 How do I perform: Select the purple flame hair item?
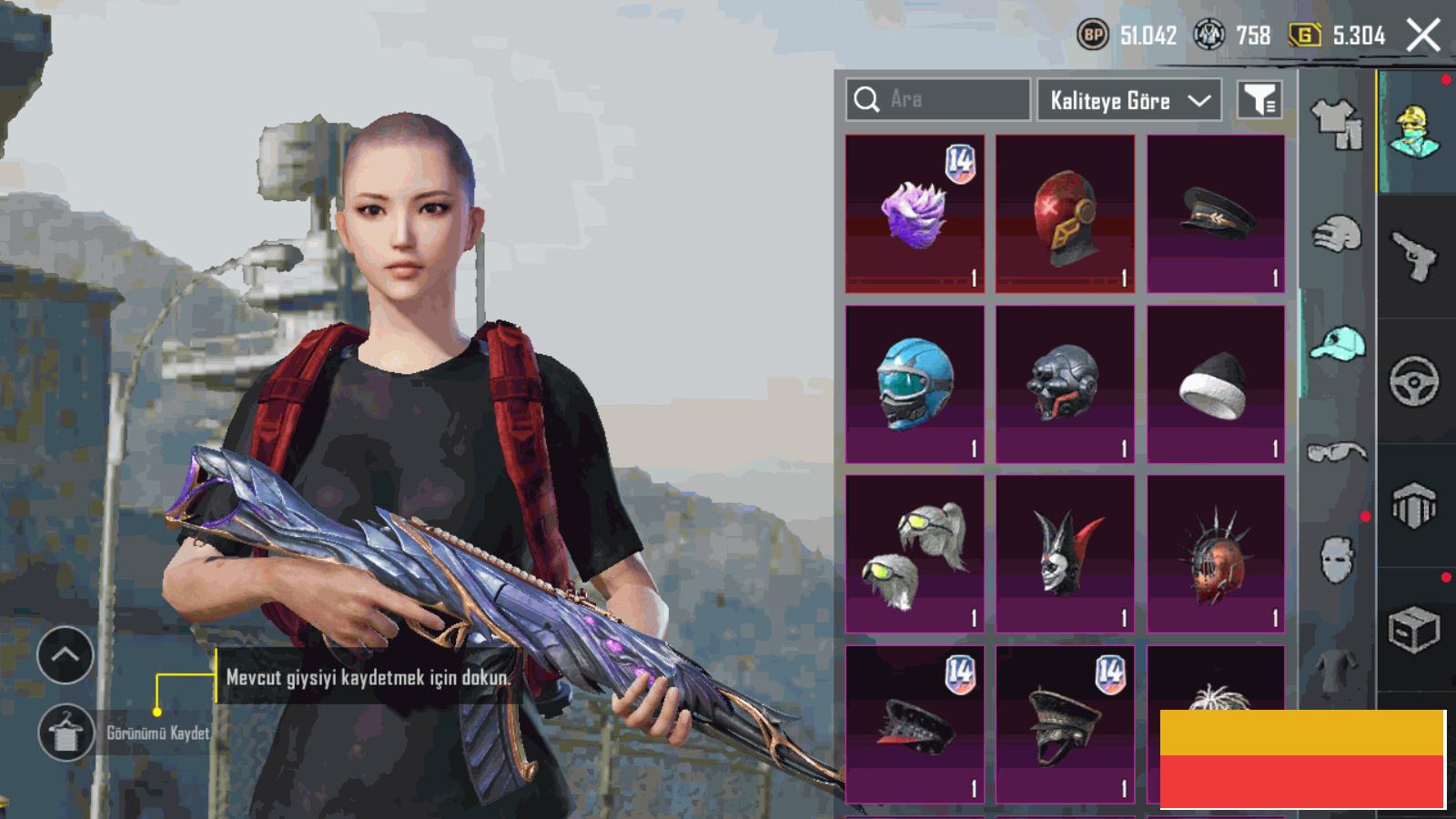[915, 214]
